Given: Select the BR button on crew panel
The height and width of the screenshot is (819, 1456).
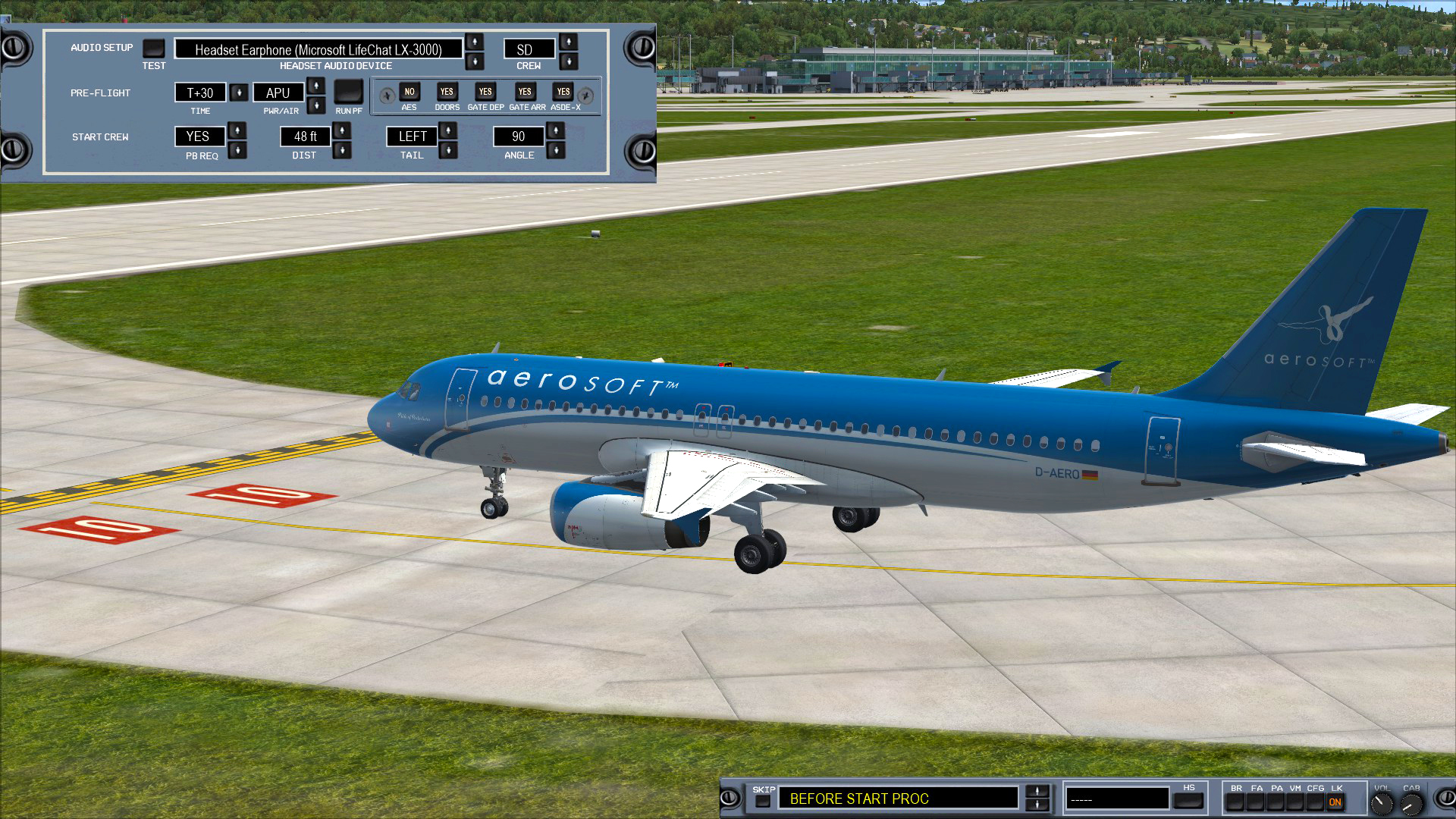Looking at the screenshot, I should [x=1235, y=802].
